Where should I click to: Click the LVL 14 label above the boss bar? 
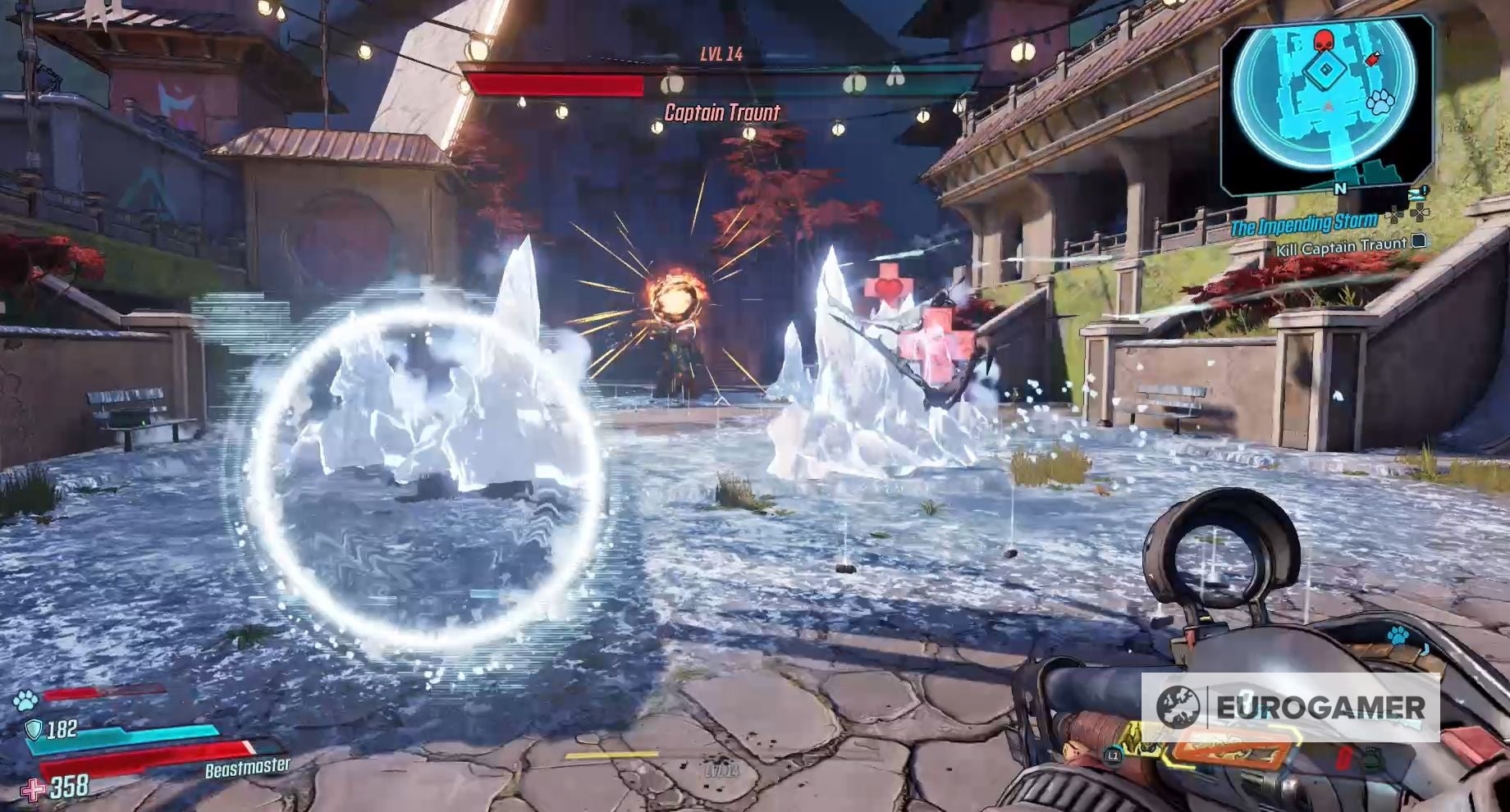pos(722,53)
